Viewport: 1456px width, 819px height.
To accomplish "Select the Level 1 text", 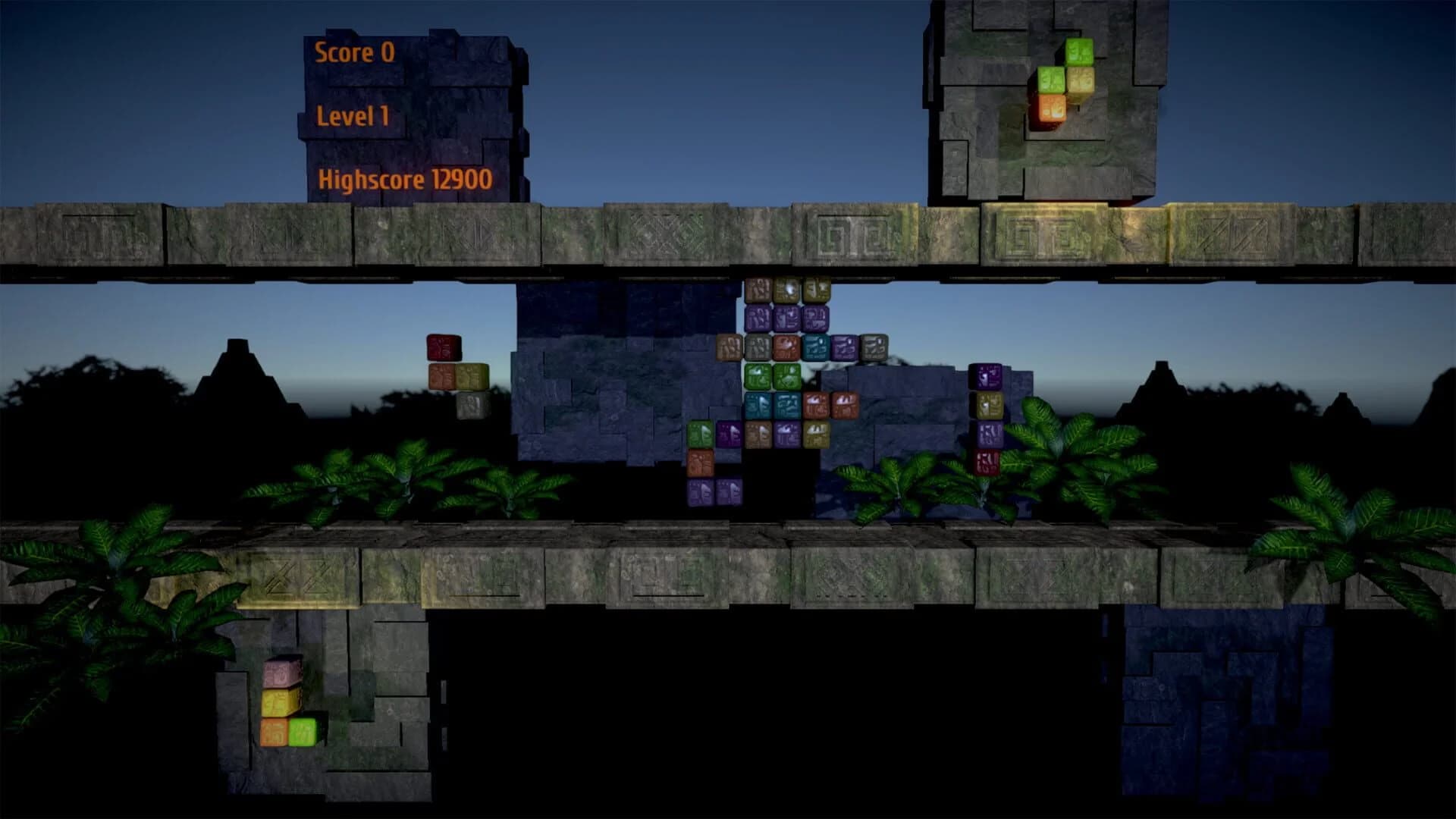I will pos(353,115).
